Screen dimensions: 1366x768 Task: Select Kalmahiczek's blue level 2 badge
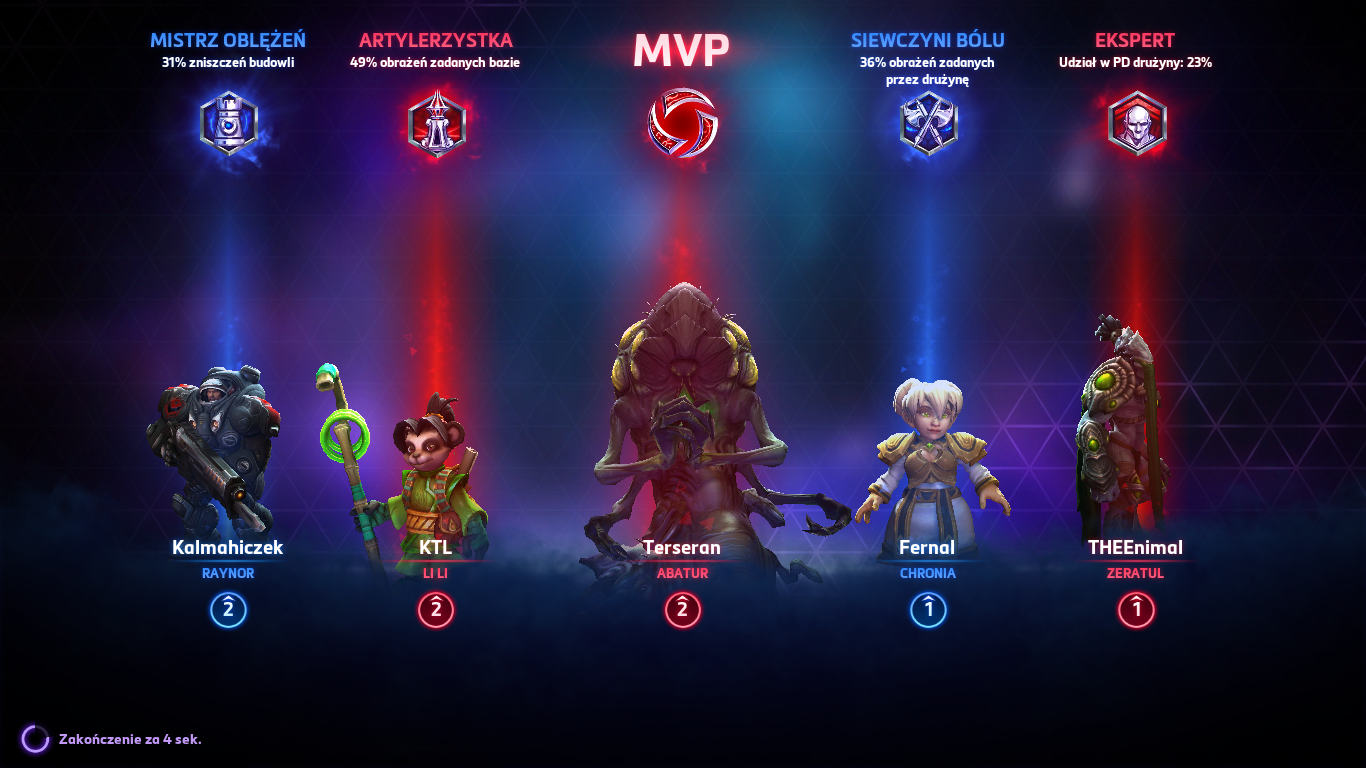pyautogui.click(x=227, y=611)
